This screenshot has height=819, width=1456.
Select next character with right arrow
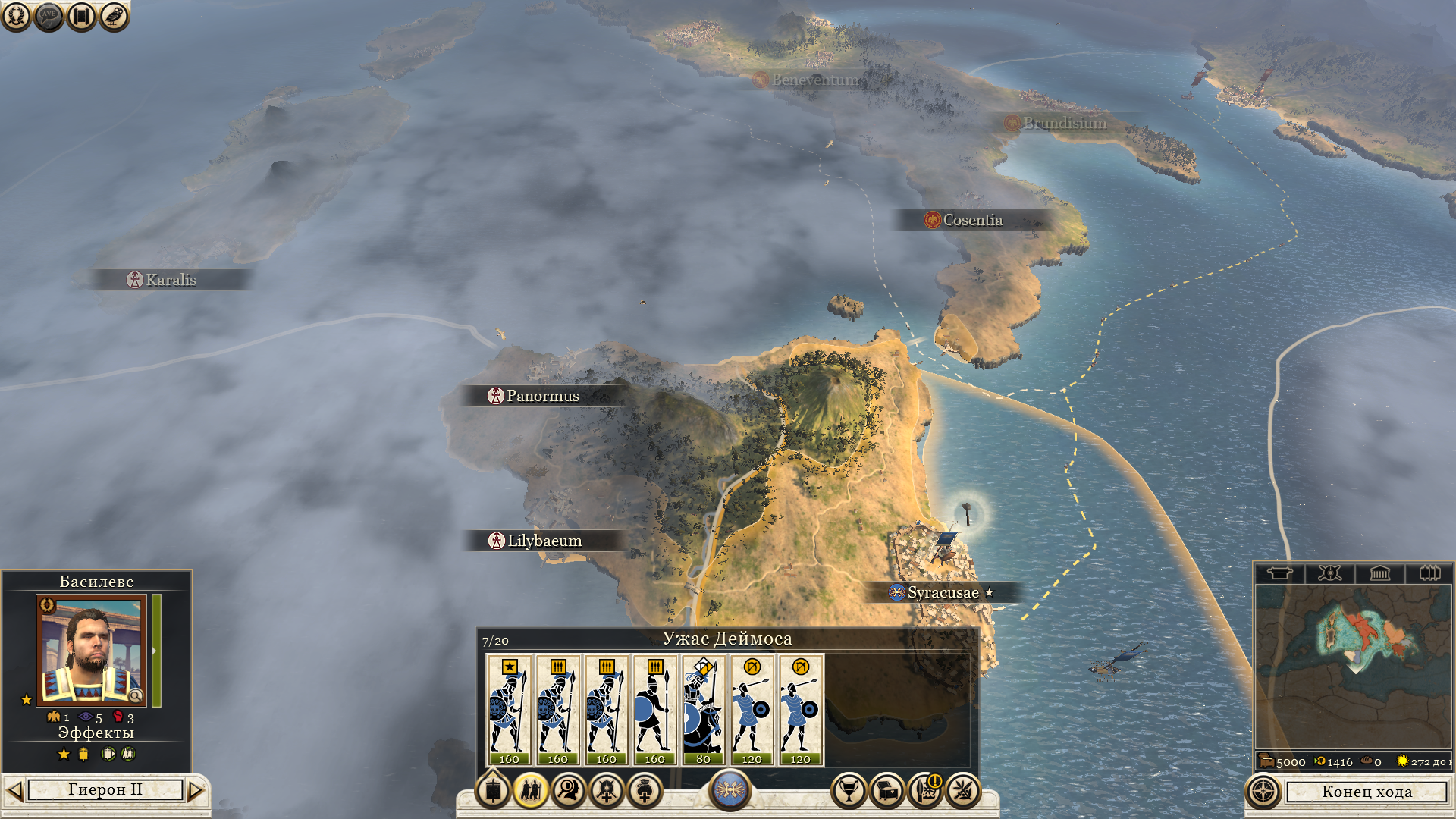coord(196,791)
